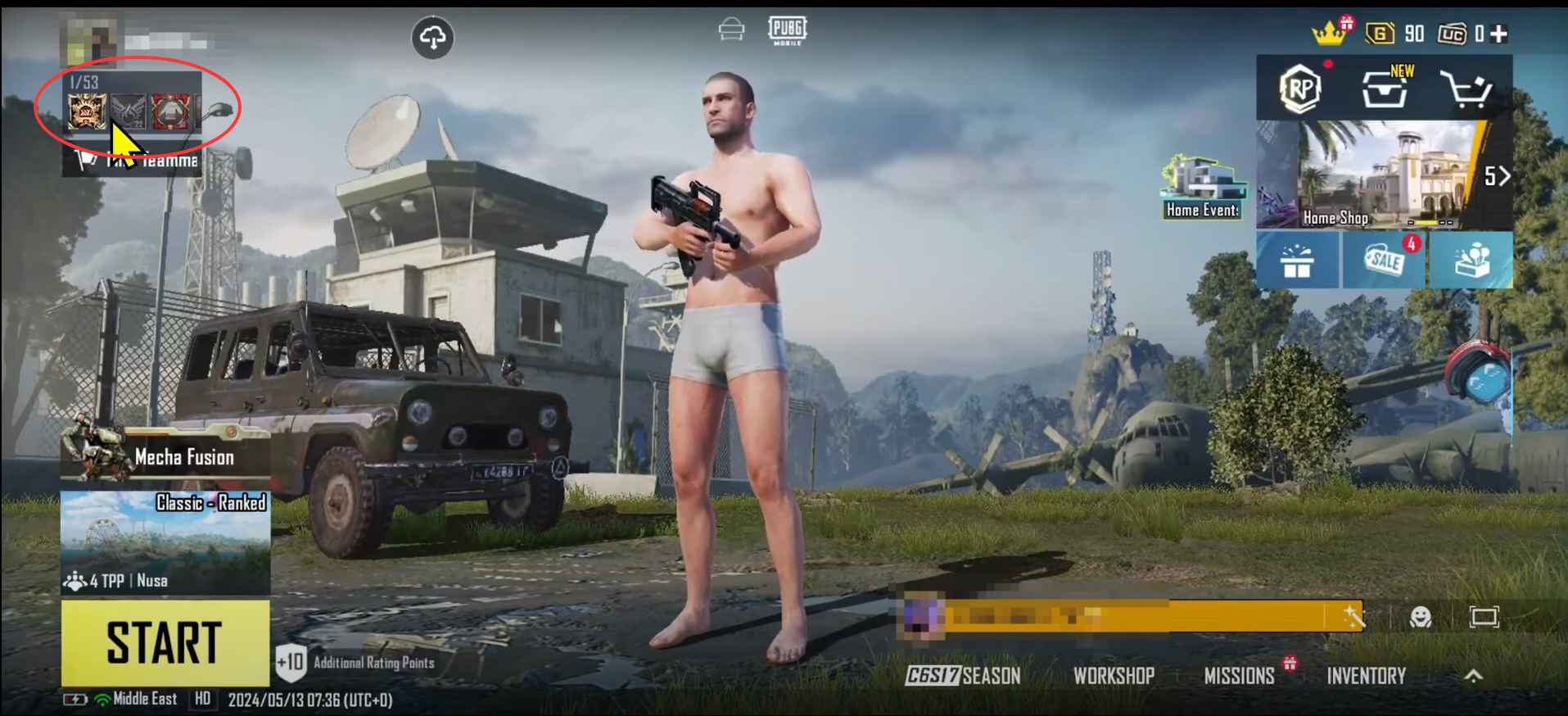Switch to the WORKSHOP tab

click(1113, 677)
